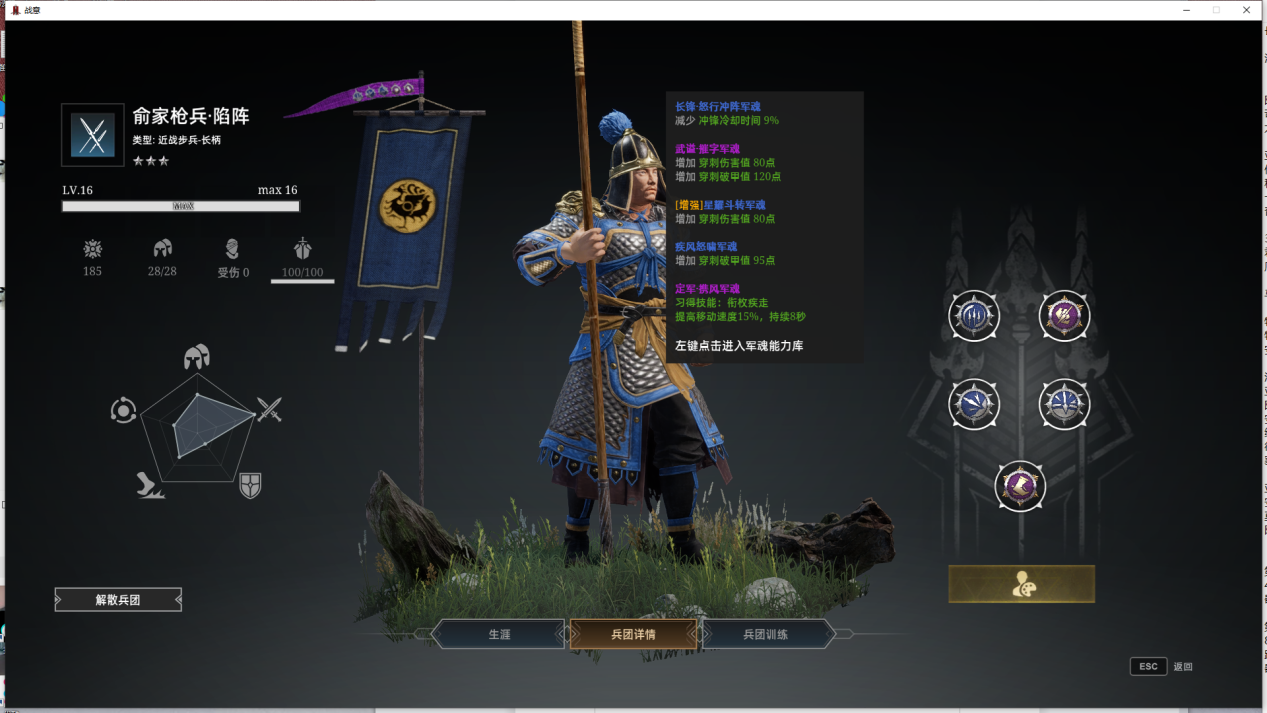The width and height of the screenshot is (1267, 713).
Task: Click the 解散兵团 disband button
Action: pos(118,600)
